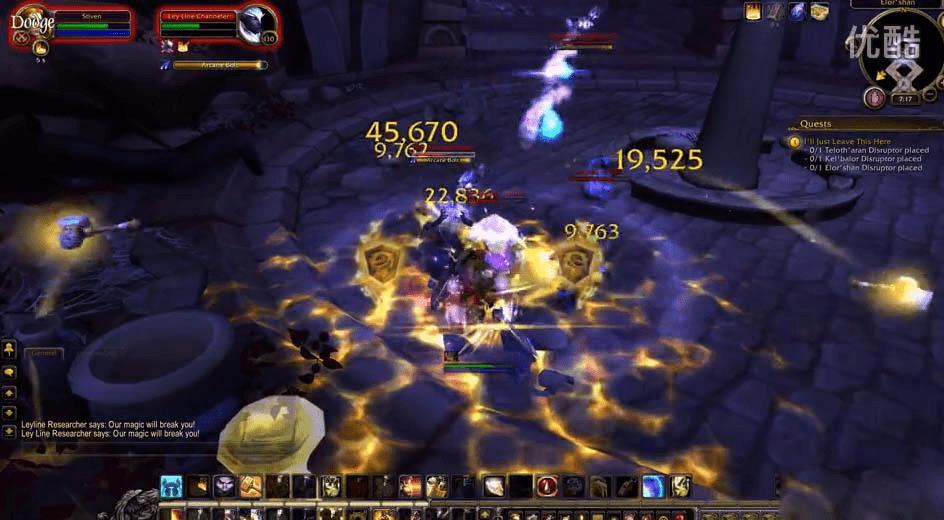Open the minimap
The height and width of the screenshot is (520, 944).
[902, 56]
